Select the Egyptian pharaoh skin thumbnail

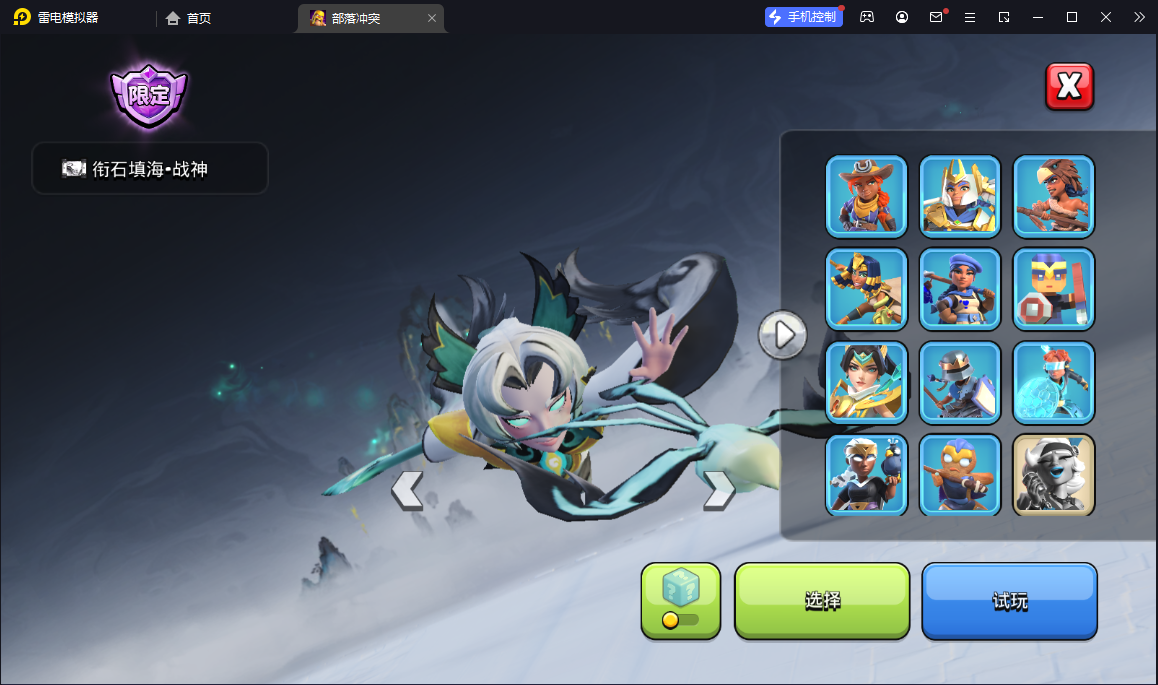click(x=866, y=288)
